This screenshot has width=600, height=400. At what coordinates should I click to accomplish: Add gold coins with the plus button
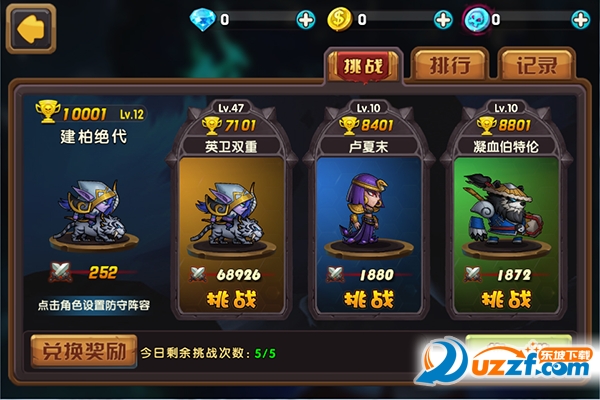tap(443, 19)
